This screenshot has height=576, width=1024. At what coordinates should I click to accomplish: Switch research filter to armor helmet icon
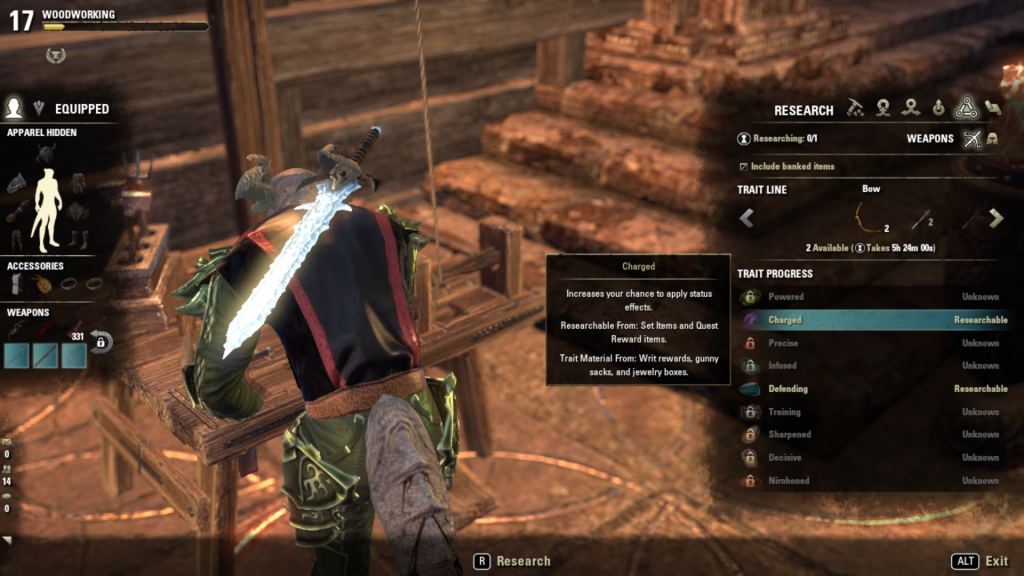tap(993, 139)
